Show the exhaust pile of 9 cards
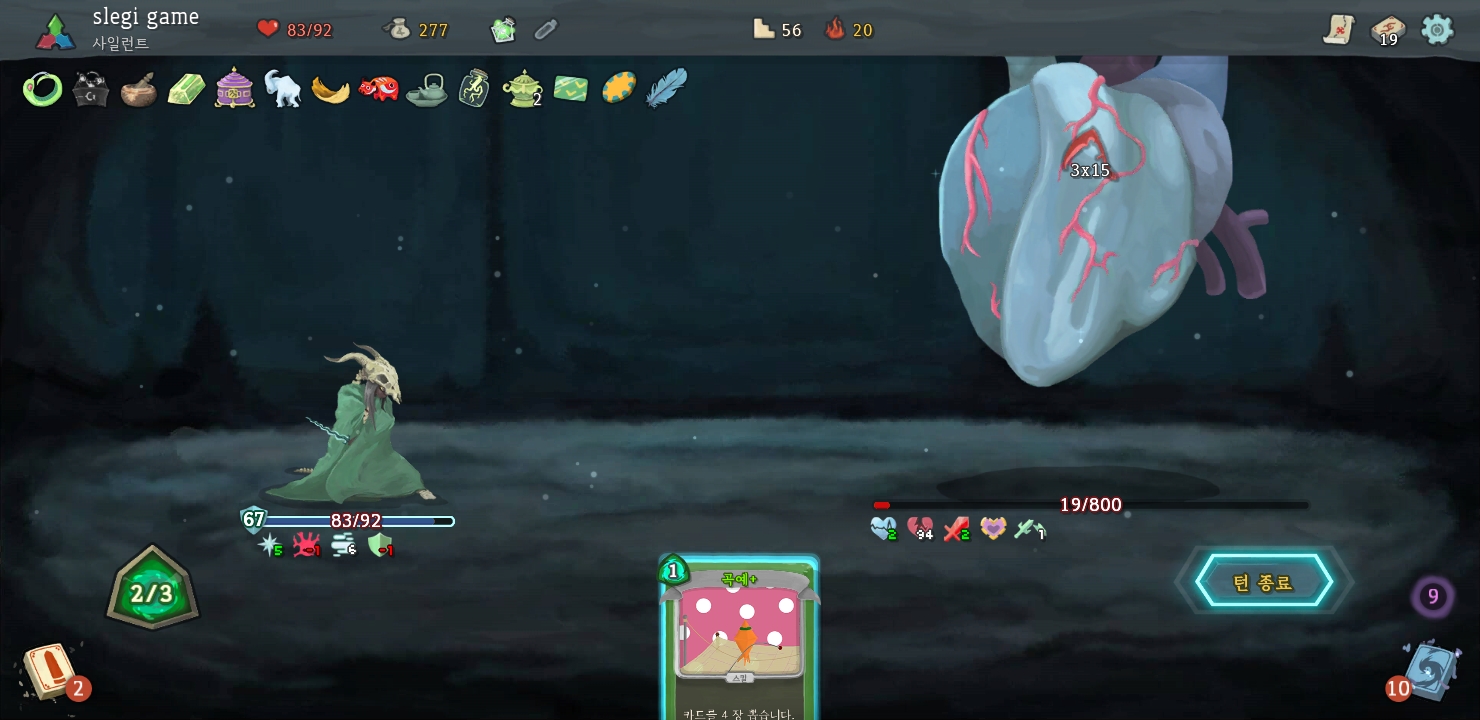 1432,597
